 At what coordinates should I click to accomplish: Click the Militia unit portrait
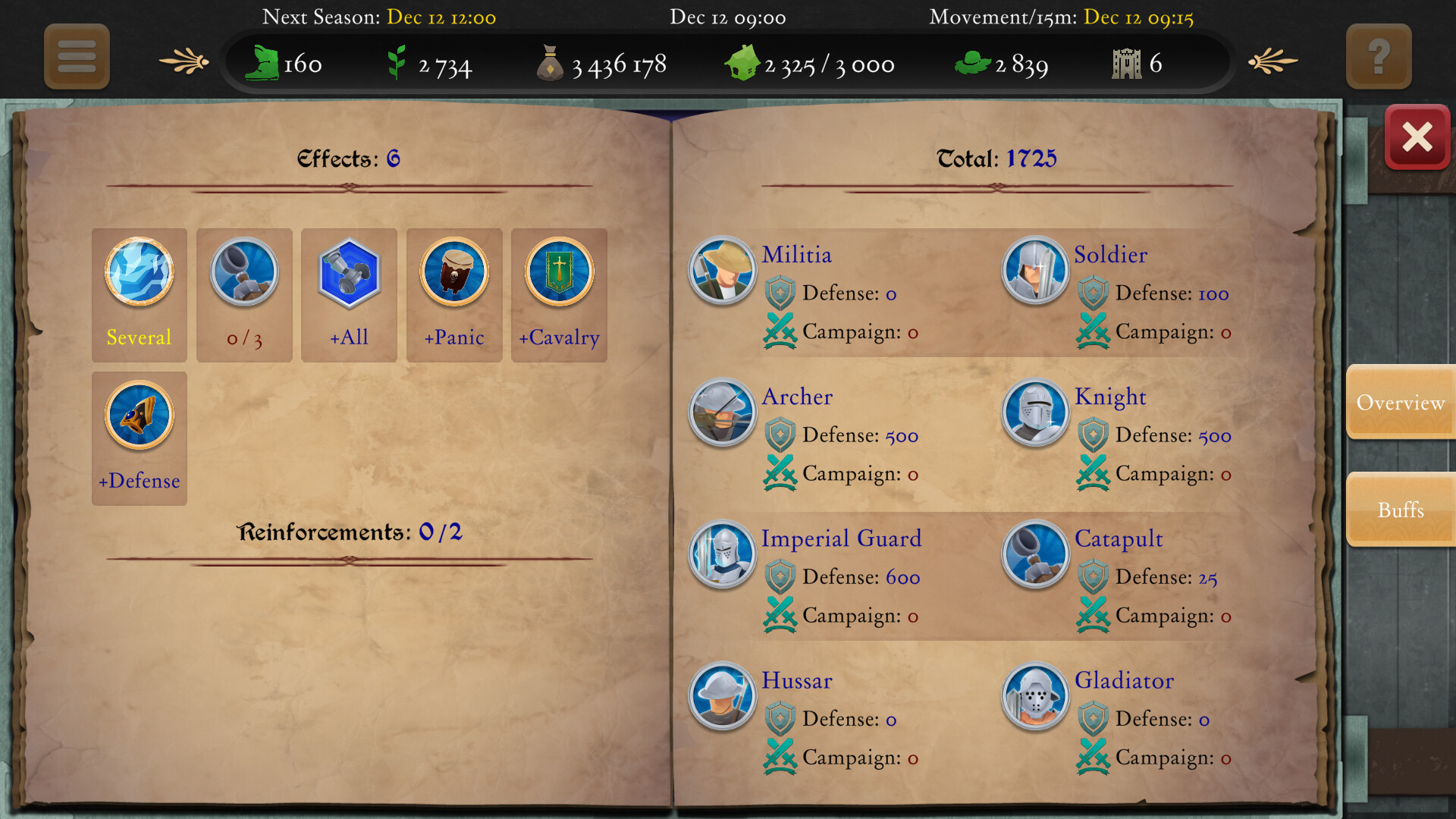click(x=721, y=270)
